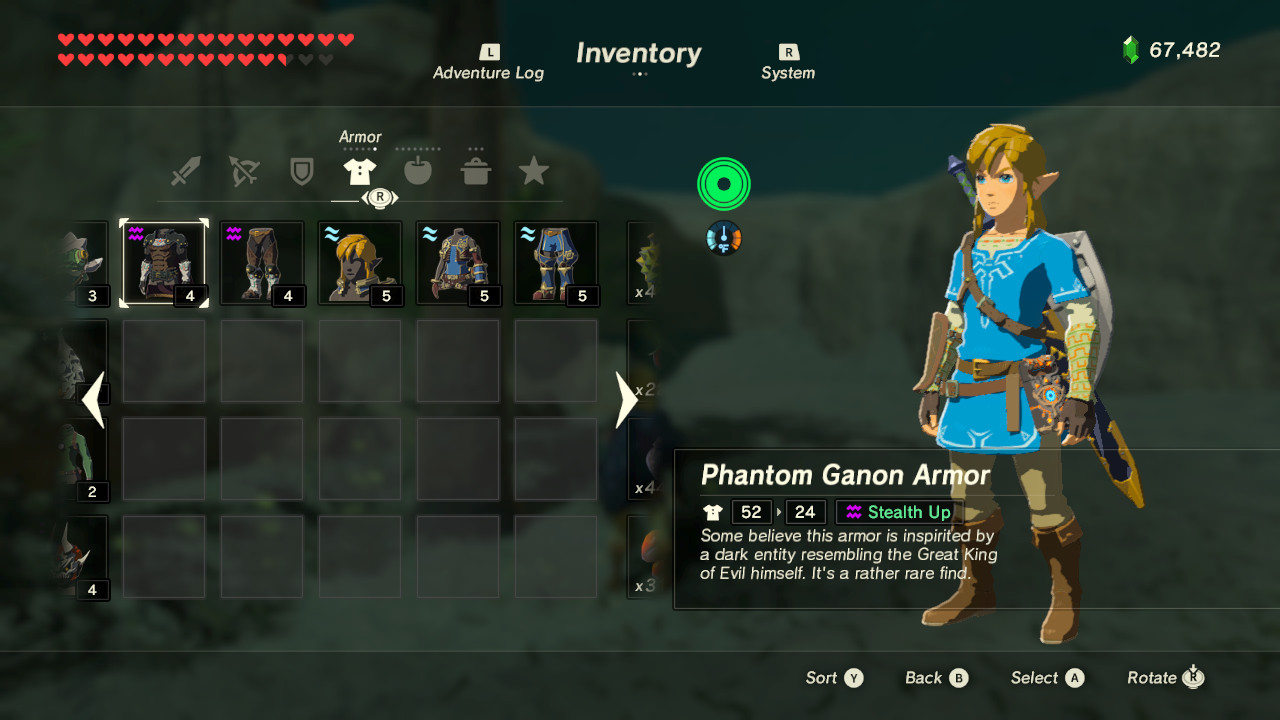The width and height of the screenshot is (1280, 720).
Task: Sort the armor inventory with Y
Action: tap(833, 678)
